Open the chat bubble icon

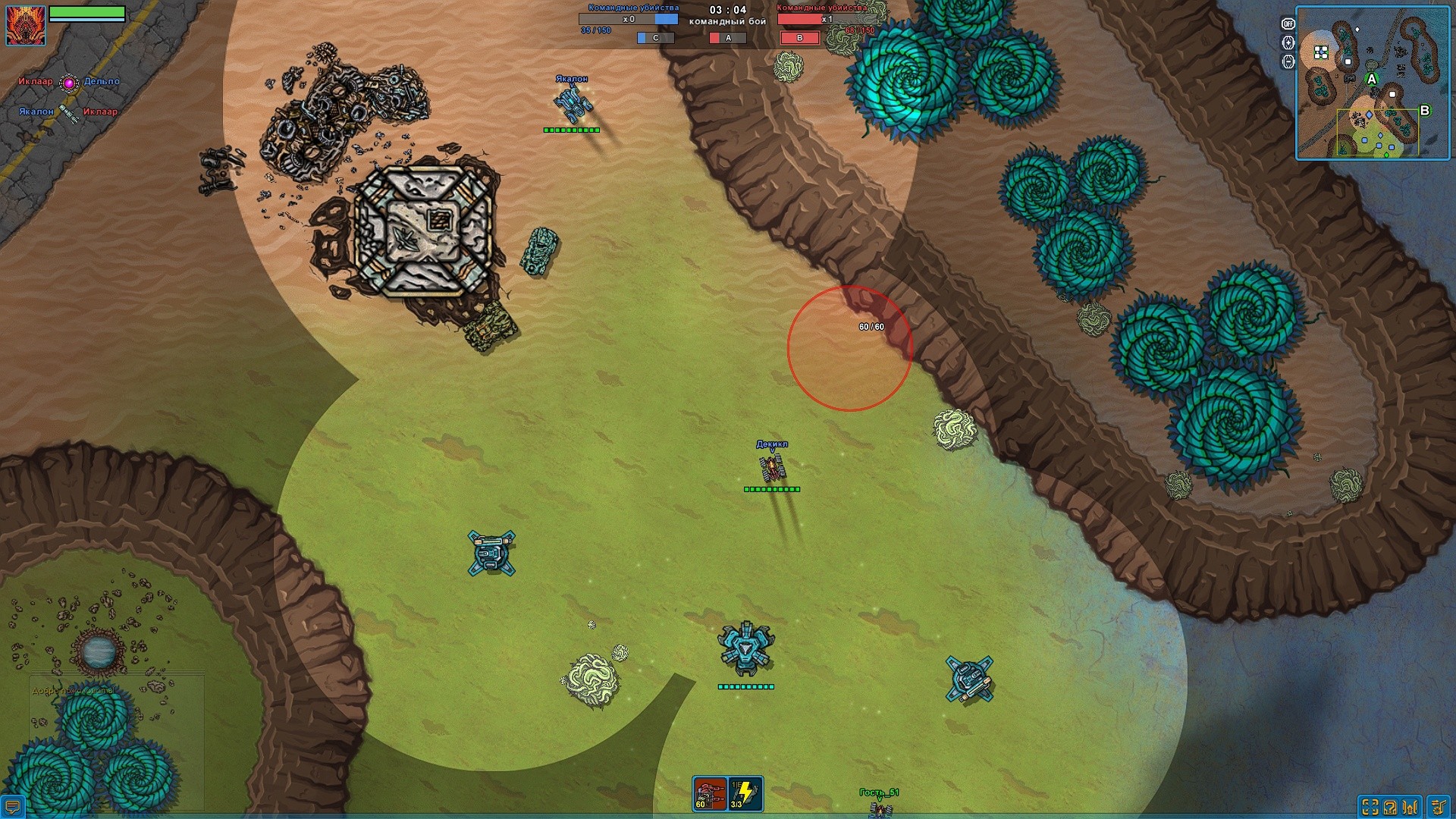(x=12, y=806)
